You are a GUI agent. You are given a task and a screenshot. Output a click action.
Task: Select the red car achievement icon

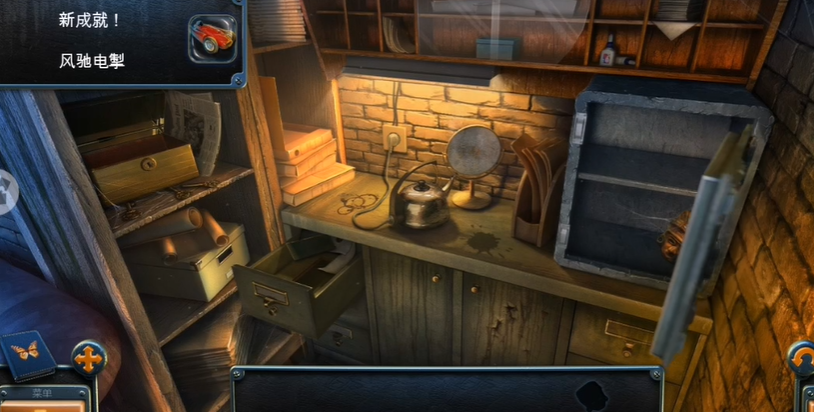click(x=212, y=38)
